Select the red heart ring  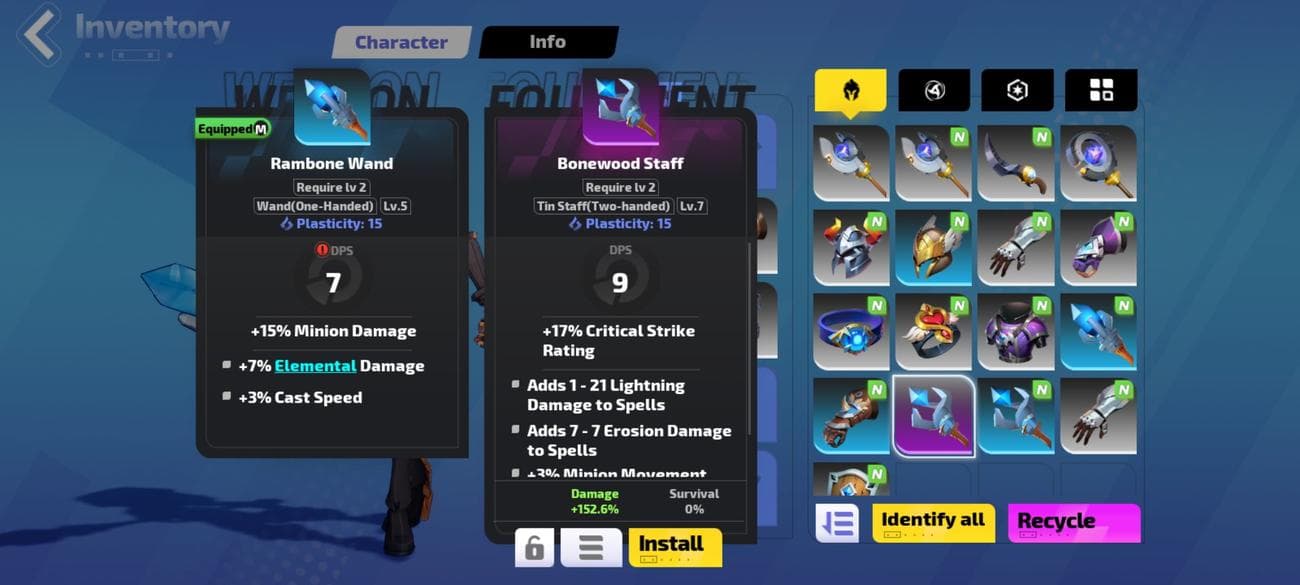(933, 331)
